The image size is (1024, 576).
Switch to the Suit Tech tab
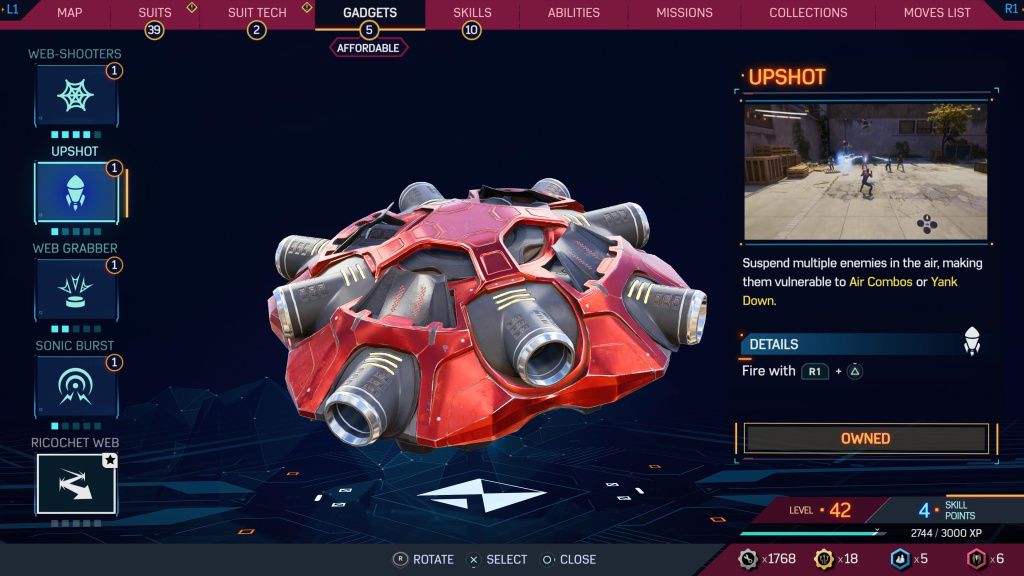tap(257, 13)
